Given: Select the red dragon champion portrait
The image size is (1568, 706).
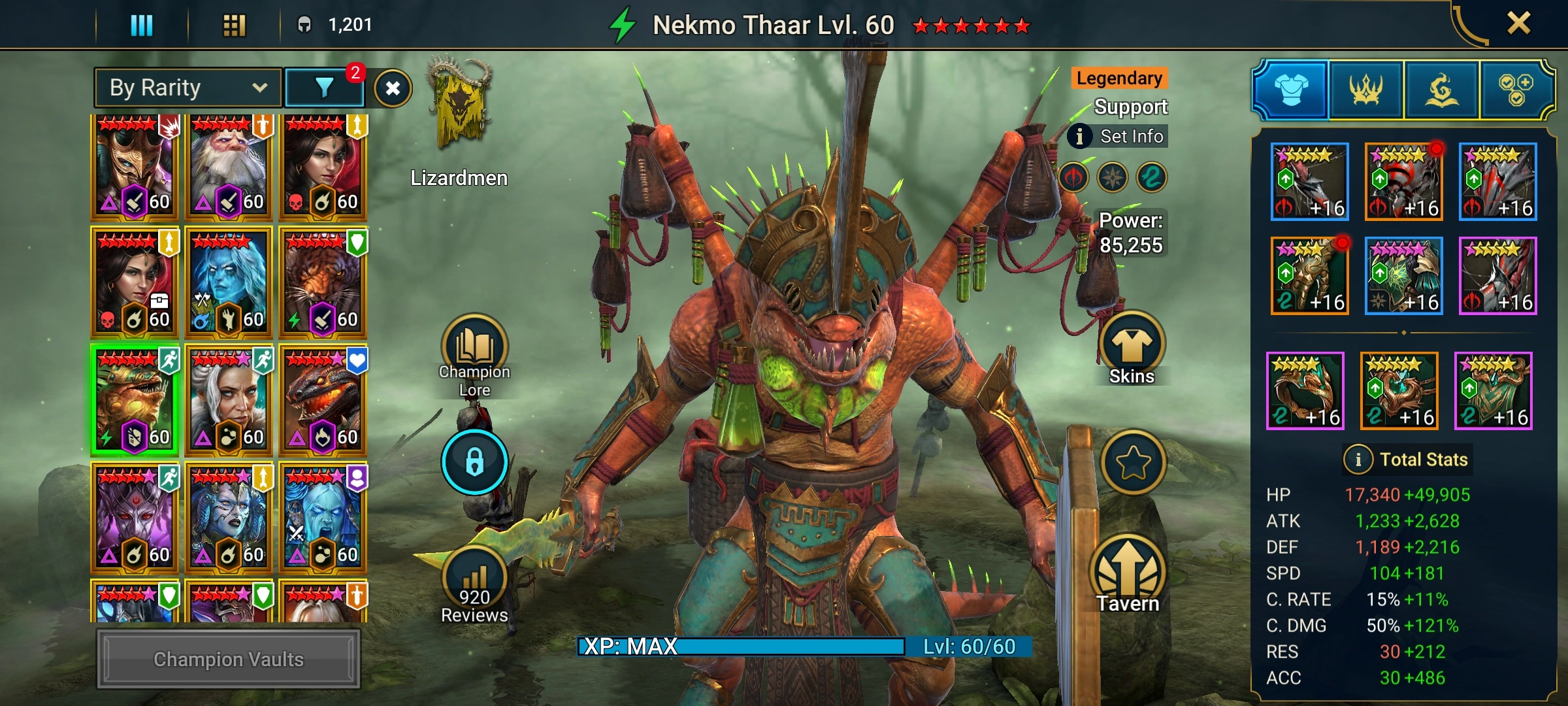Looking at the screenshot, I should pyautogui.click(x=323, y=401).
